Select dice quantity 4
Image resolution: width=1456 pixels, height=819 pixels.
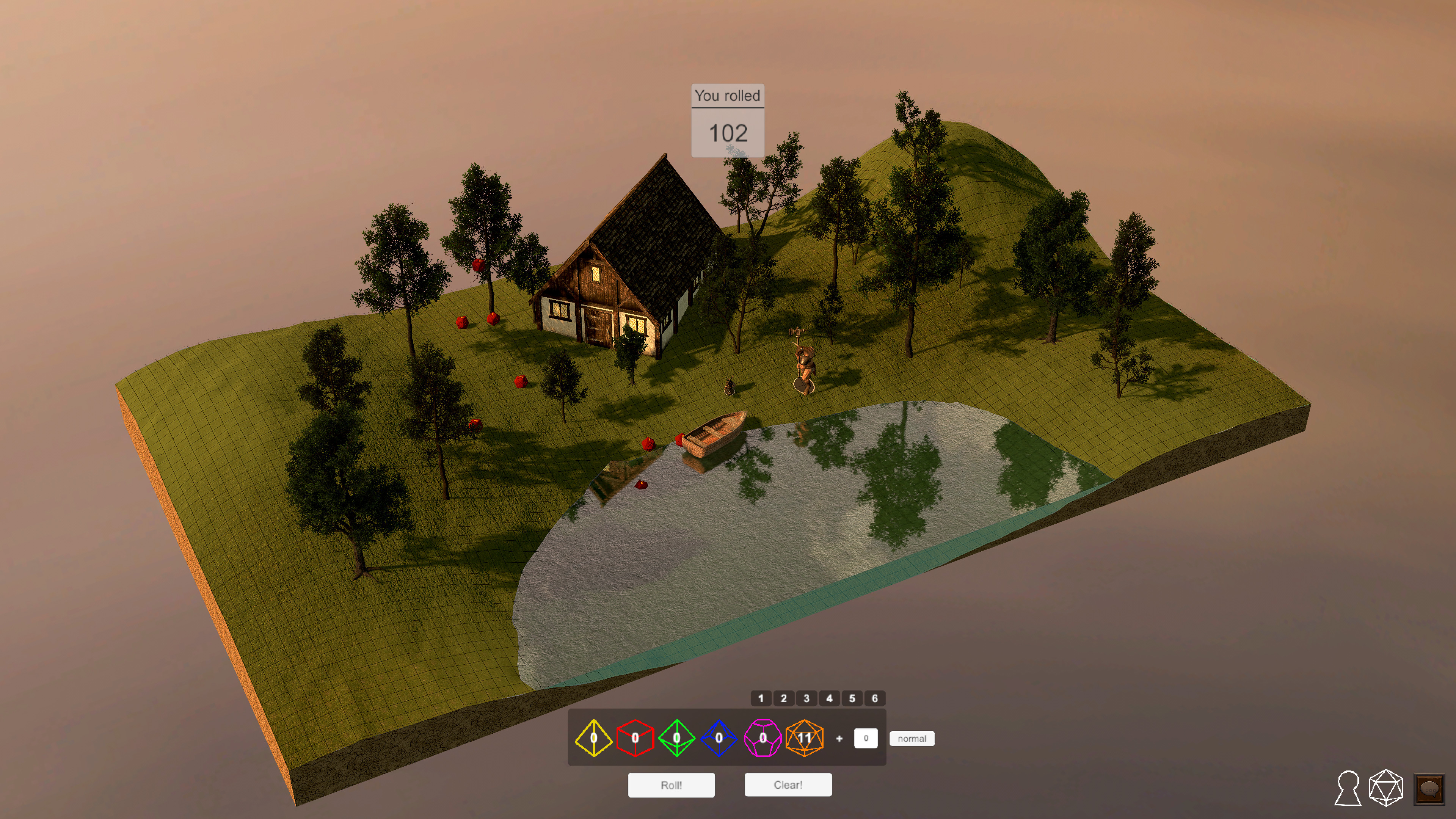tap(829, 698)
